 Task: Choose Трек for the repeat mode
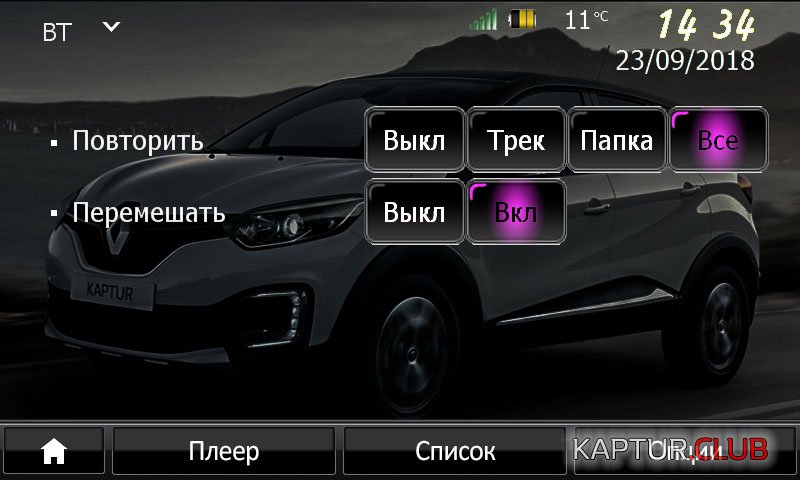click(516, 140)
